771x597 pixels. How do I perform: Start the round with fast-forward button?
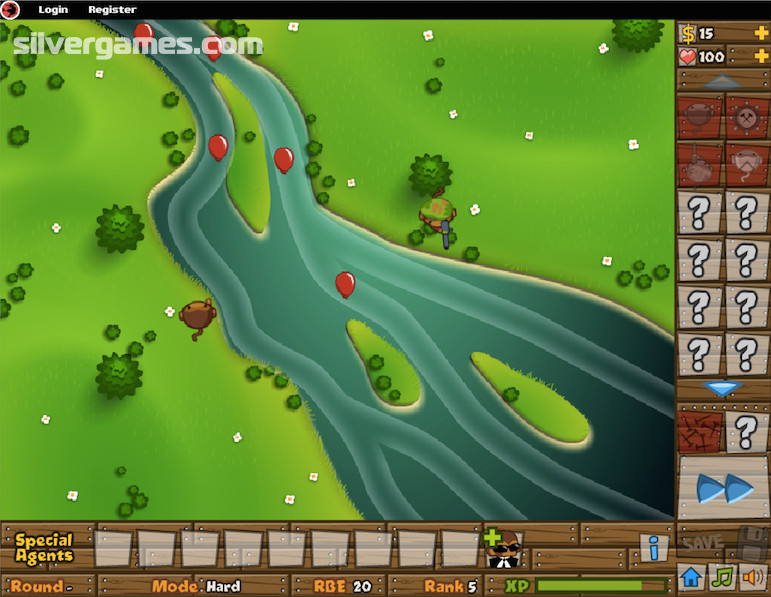[x=724, y=488]
